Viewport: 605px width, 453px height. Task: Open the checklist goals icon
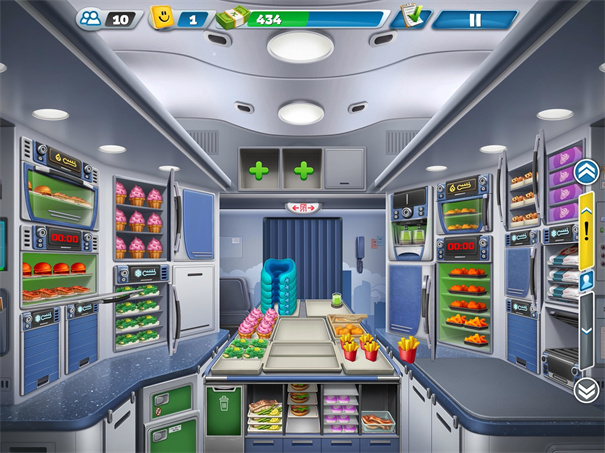click(409, 17)
